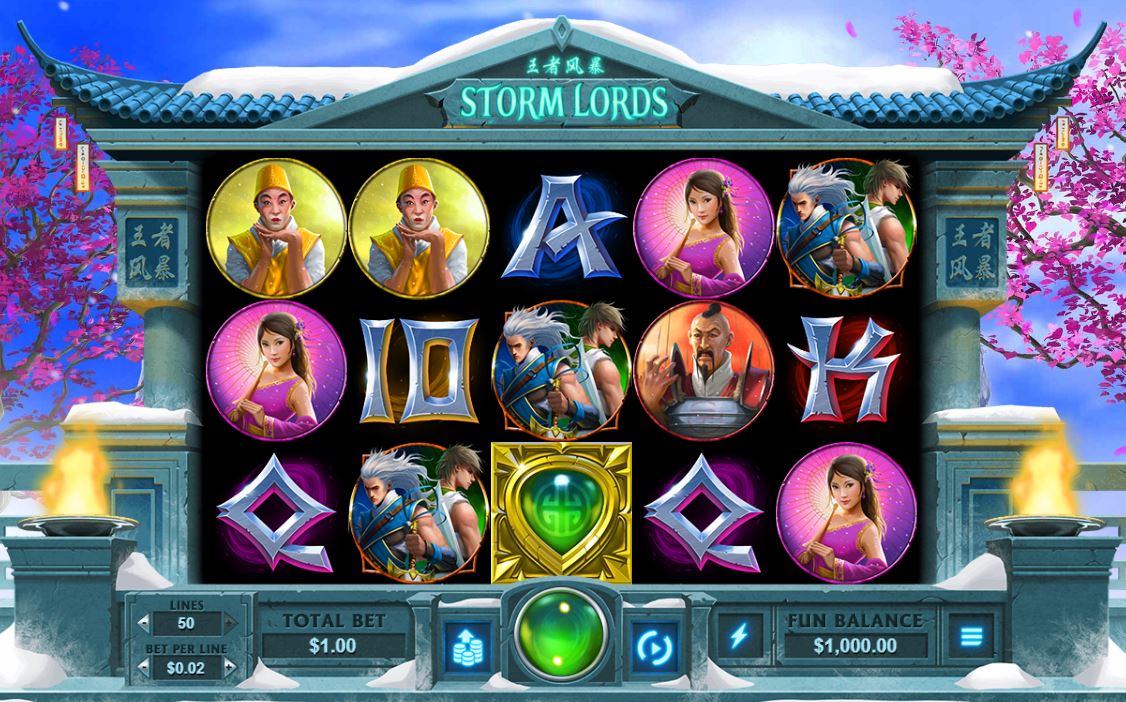Toggle turbo mode with the lightning bolt
The image size is (1126, 702).
[x=739, y=635]
